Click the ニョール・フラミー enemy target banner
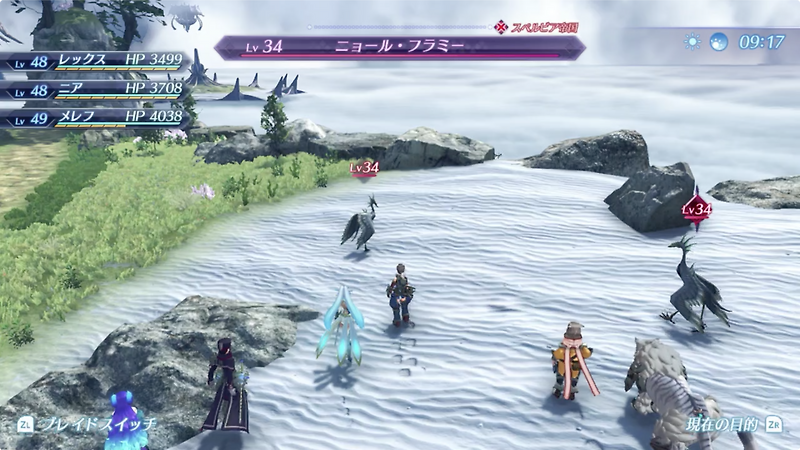Screen dimensions: 800x450 [400, 46]
